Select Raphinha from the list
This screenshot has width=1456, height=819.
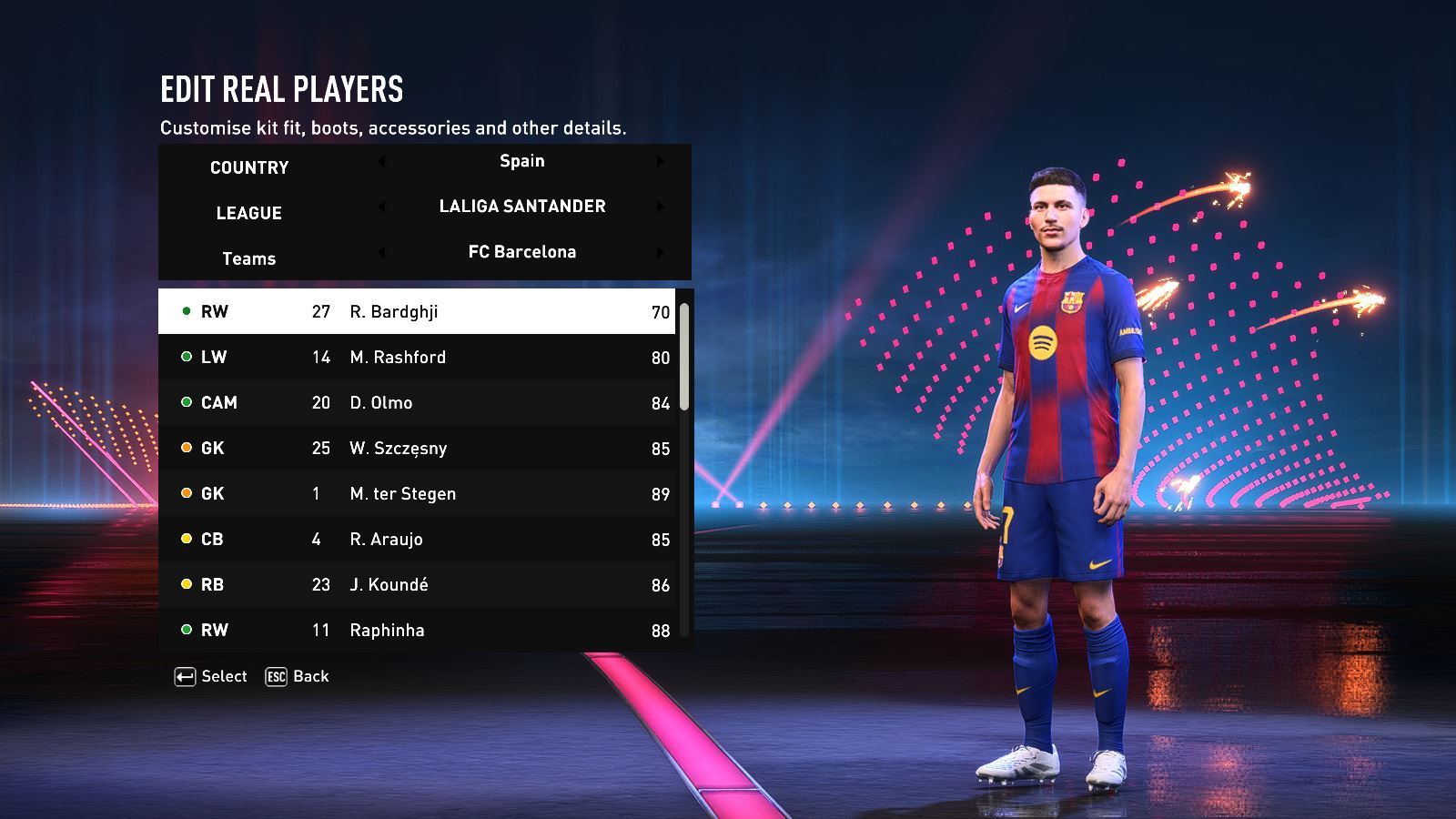(417, 630)
